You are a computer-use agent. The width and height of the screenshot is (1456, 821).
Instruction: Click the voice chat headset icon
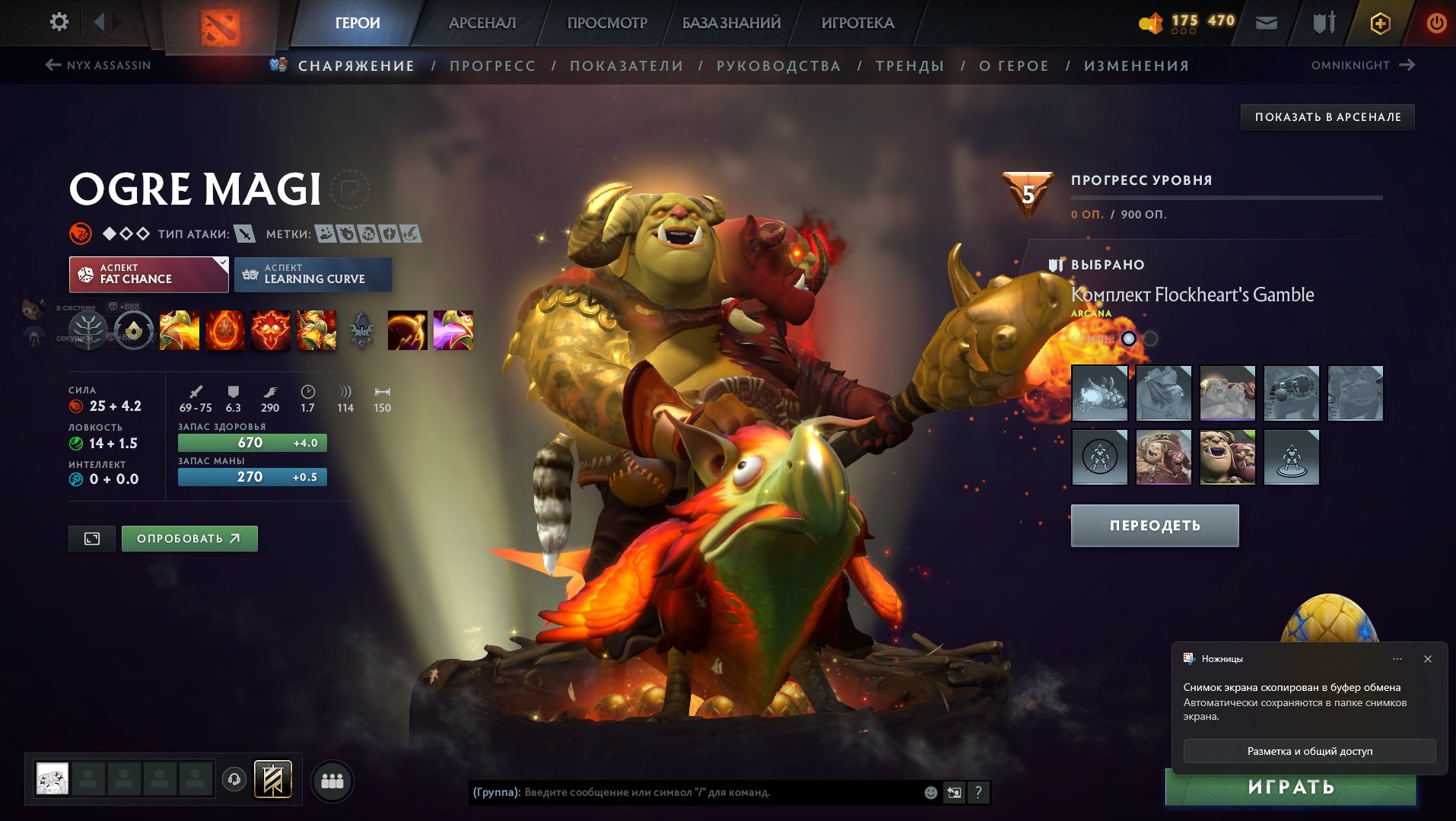[x=234, y=780]
